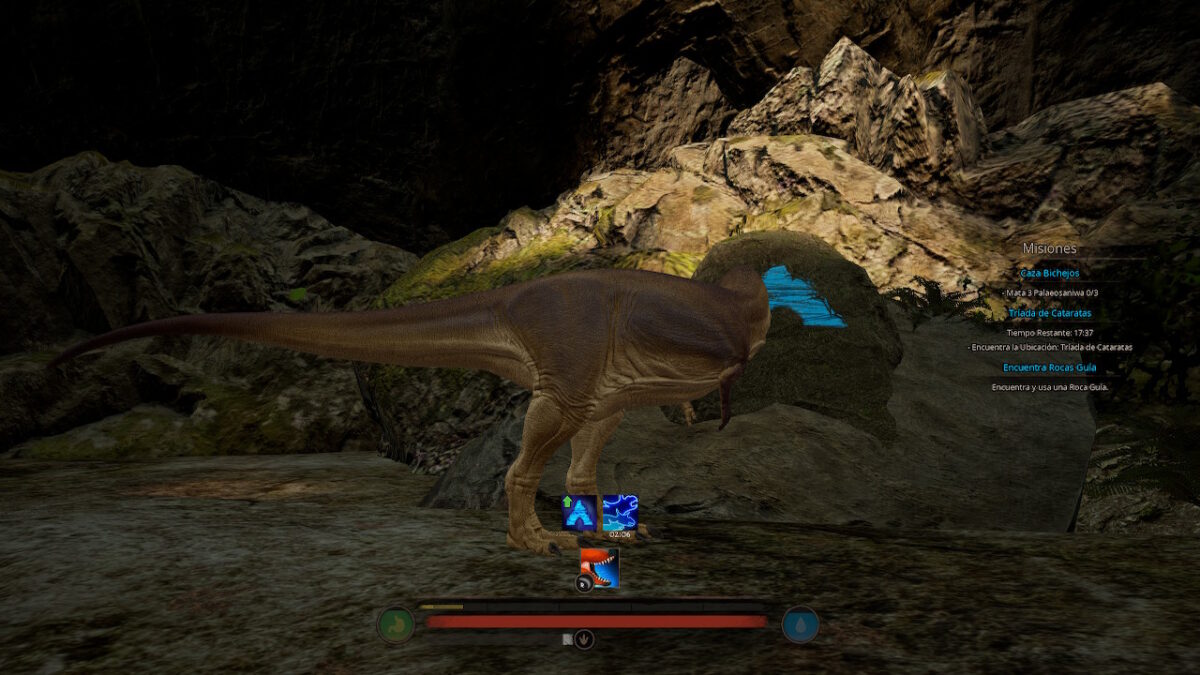Open the Tríada de Cataratas quest entry
The height and width of the screenshot is (675, 1200).
(1049, 313)
